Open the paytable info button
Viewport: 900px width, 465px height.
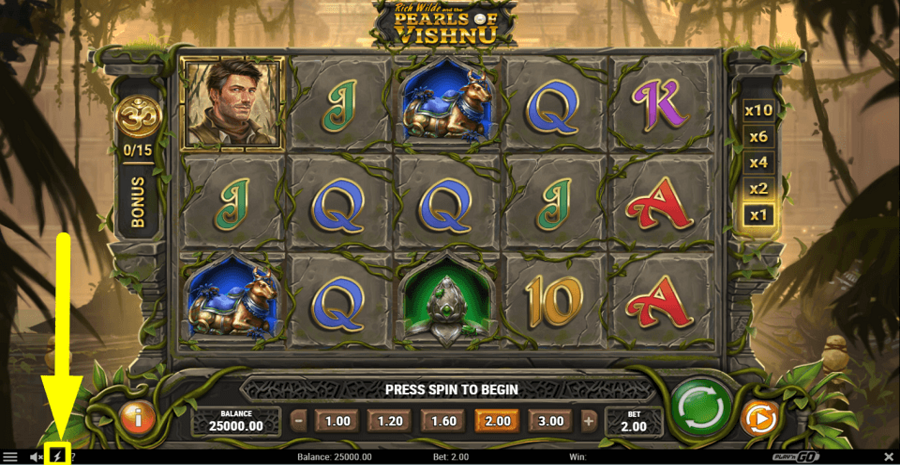(136, 419)
